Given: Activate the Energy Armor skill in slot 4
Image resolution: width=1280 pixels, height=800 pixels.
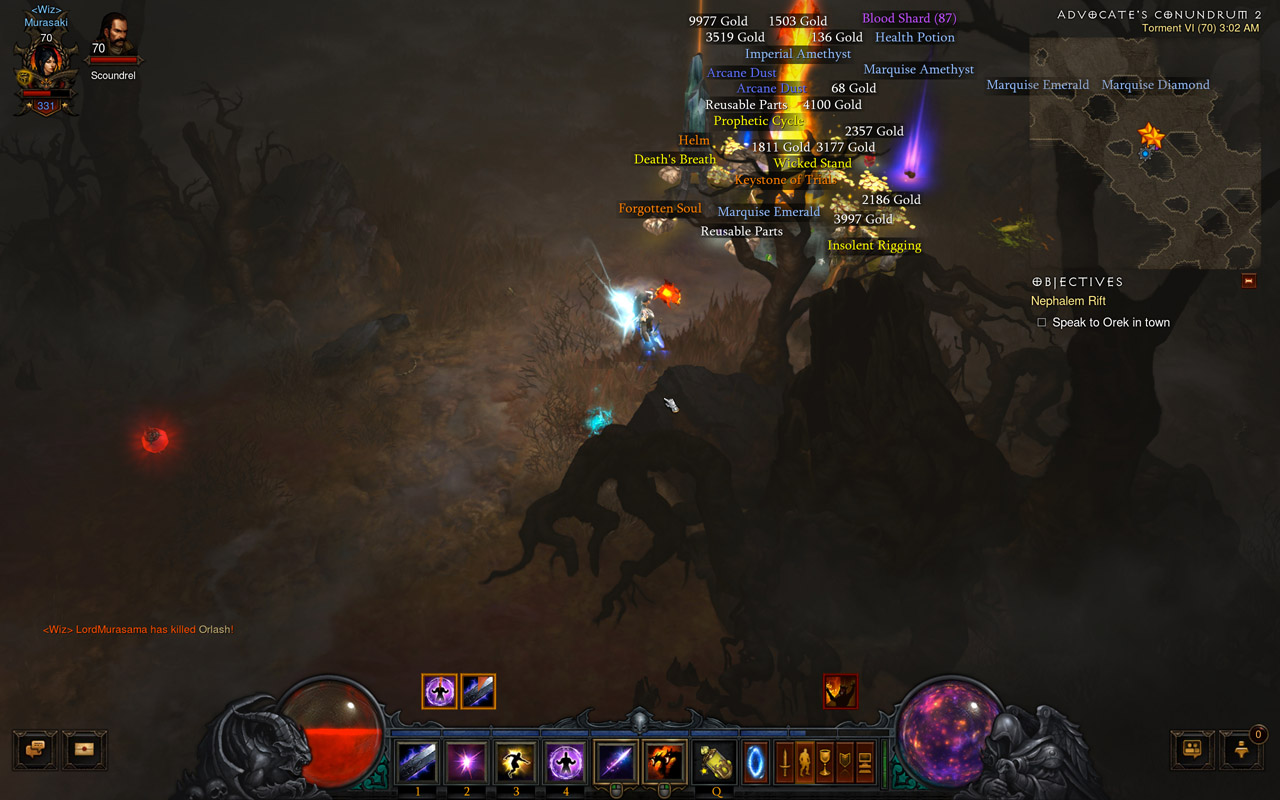Looking at the screenshot, I should point(566,764).
